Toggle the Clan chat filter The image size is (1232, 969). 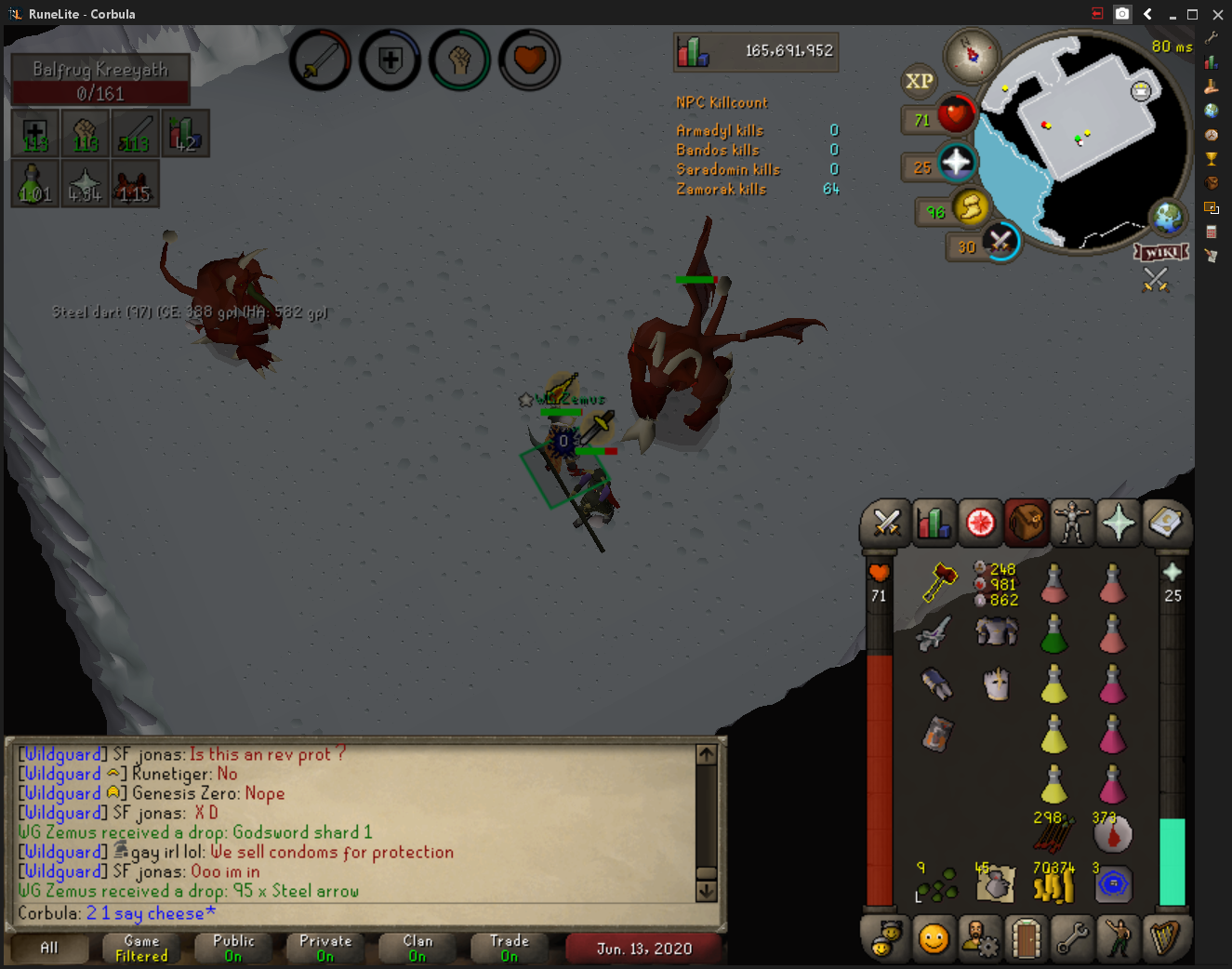(x=417, y=948)
